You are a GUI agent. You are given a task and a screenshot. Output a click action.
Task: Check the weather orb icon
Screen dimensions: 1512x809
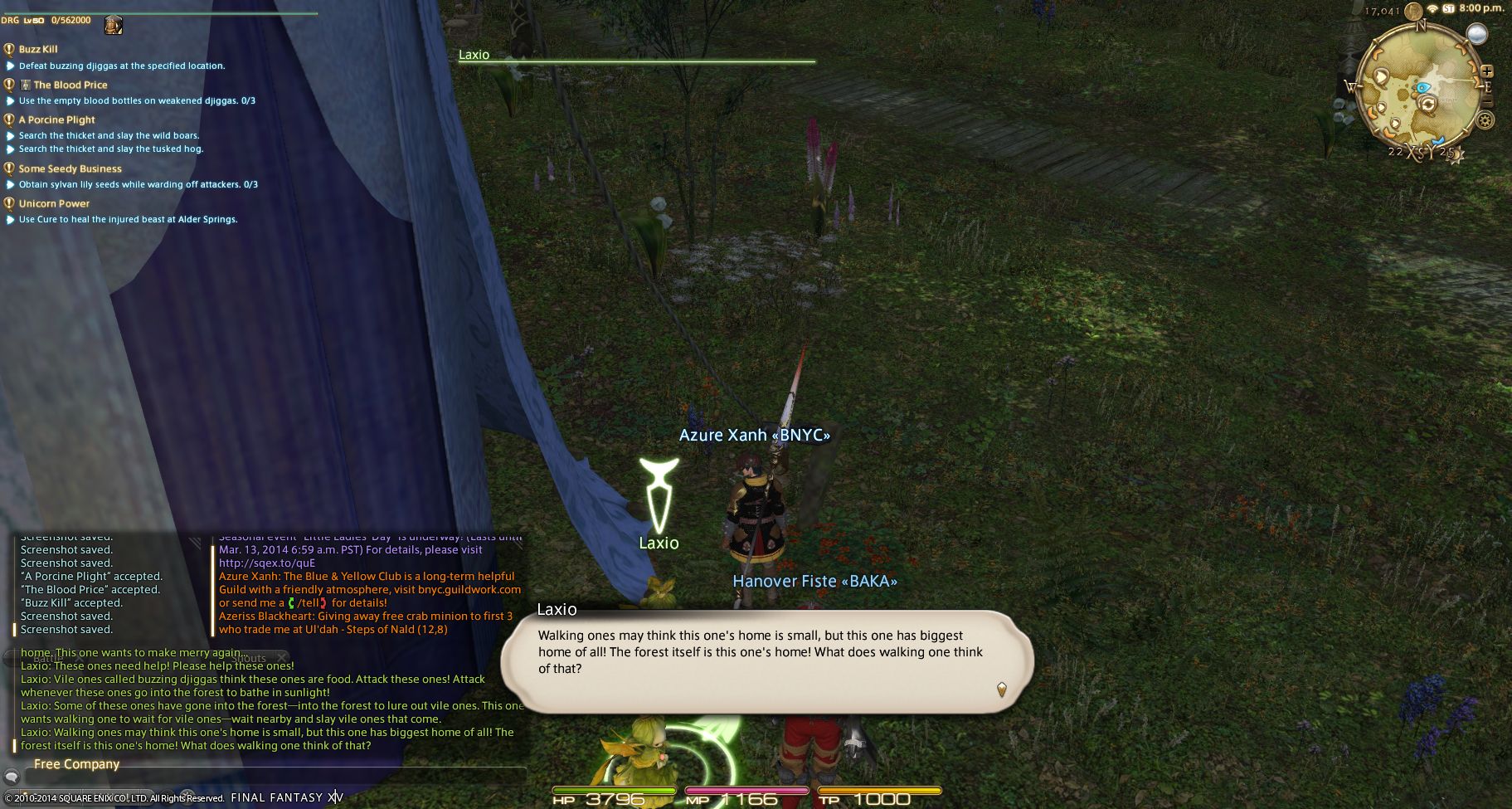coord(1476,34)
